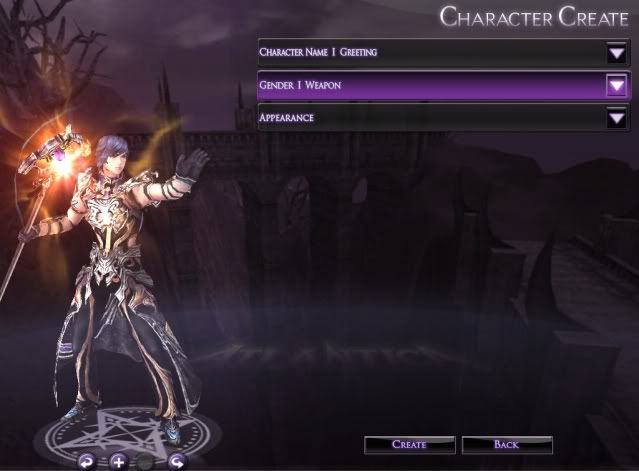The width and height of the screenshot is (639, 471).
Task: Rotate character with the left arrow button
Action: pos(87,461)
